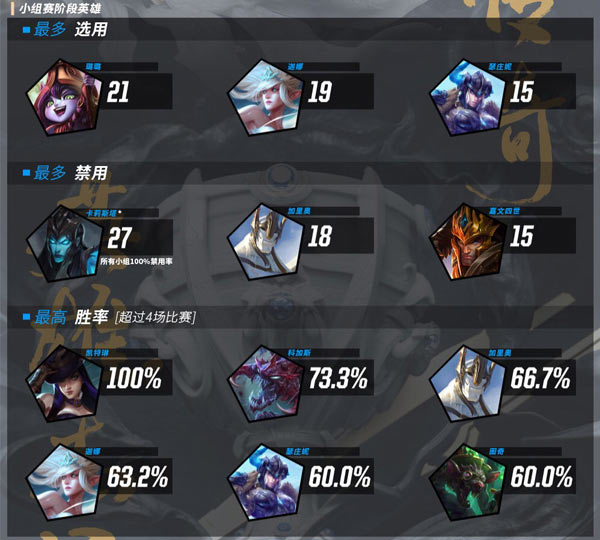Choose Cho'Gath's portrait with 73.3% win rate
Image resolution: width=600 pixels, height=540 pixels.
(x=263, y=381)
